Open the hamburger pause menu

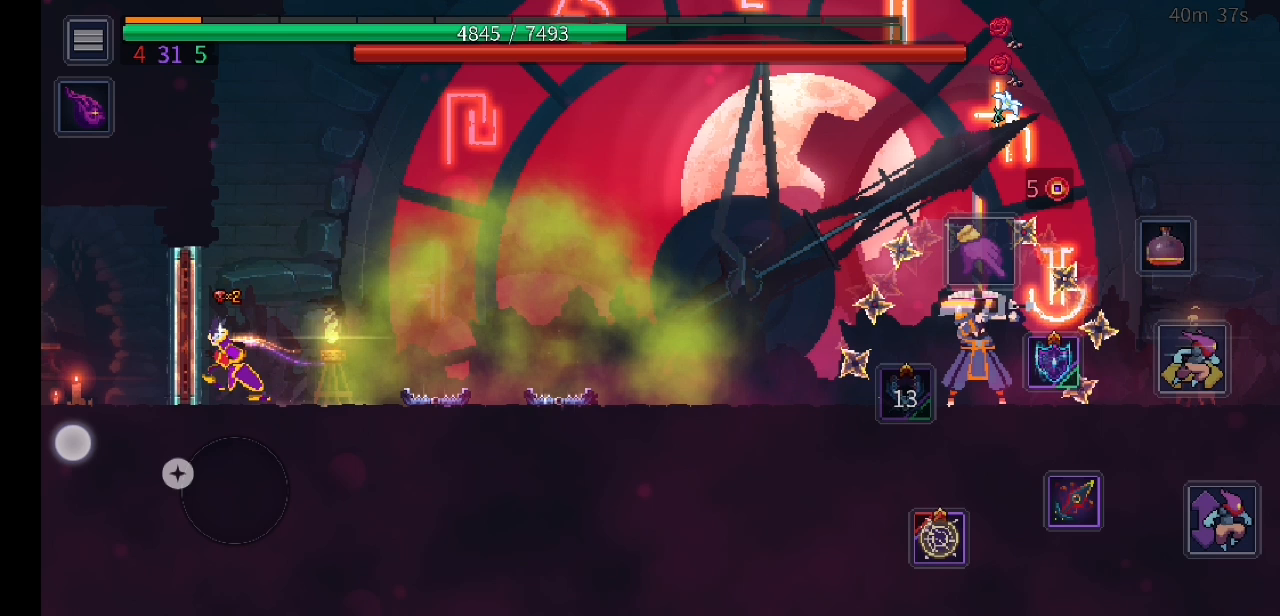coord(88,40)
